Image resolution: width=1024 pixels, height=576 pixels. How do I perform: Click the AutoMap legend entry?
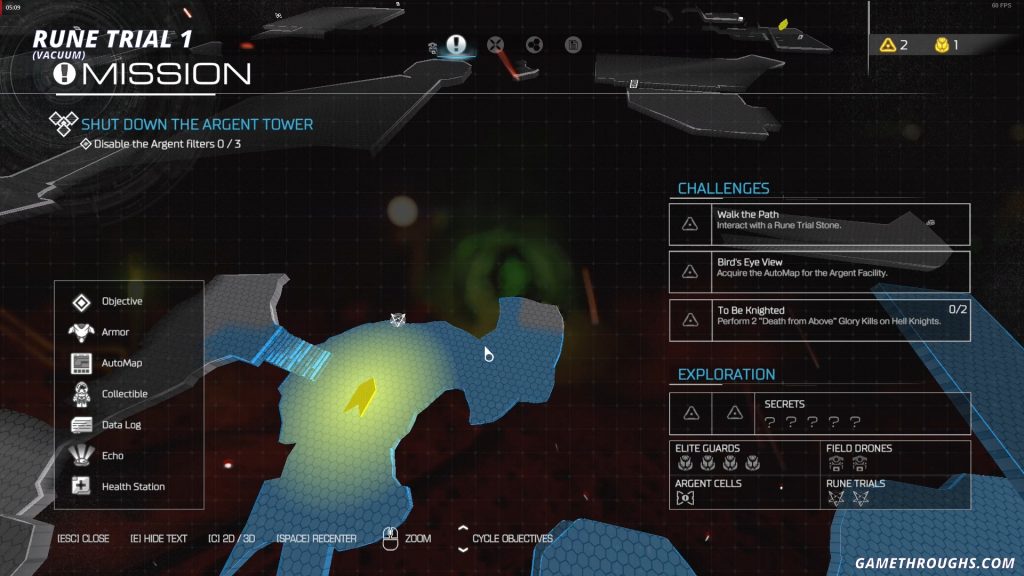click(x=121, y=363)
